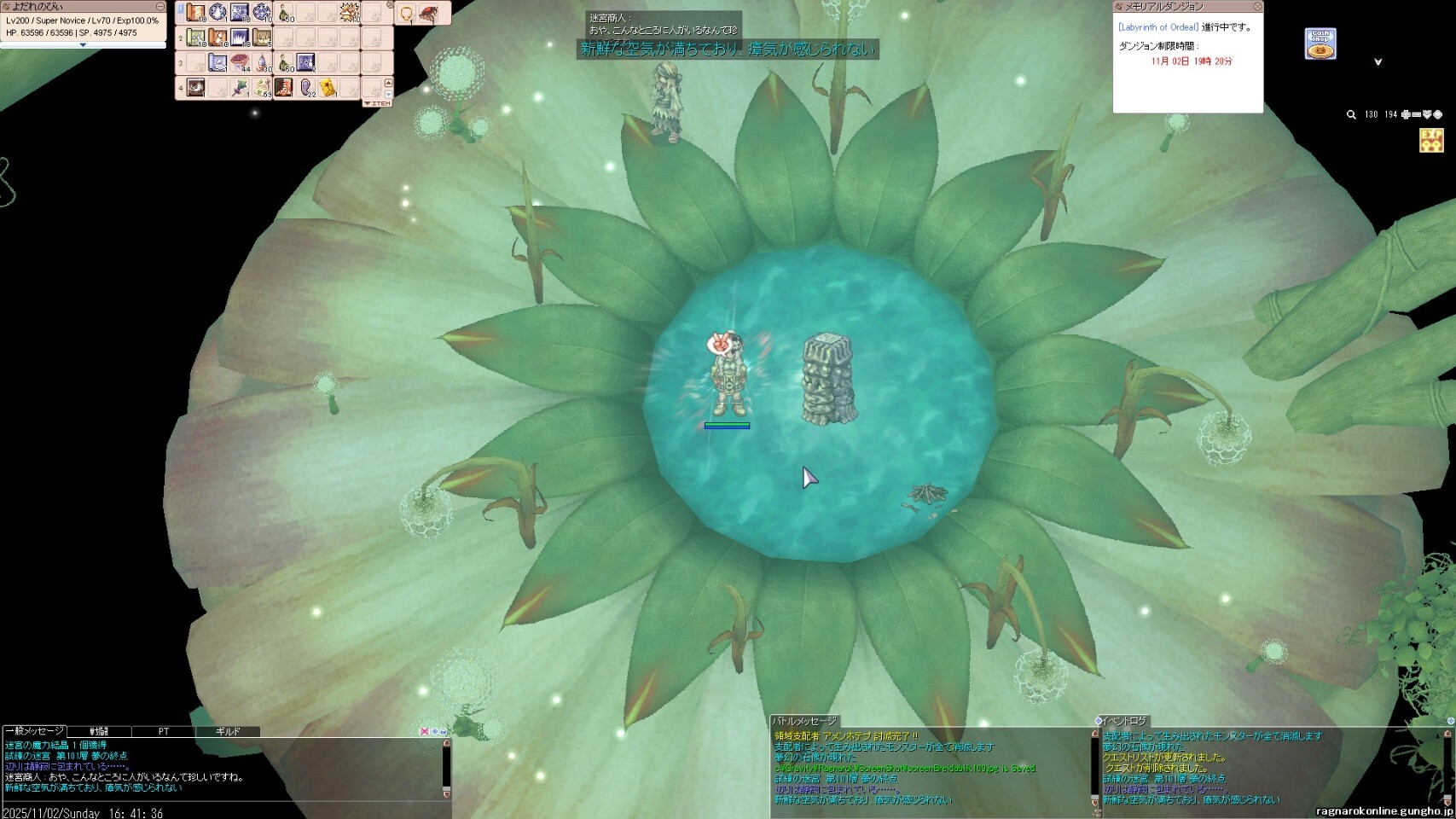The image size is (1456, 819).
Task: Use the burst explosion skill in hotbar
Action: pos(350,13)
